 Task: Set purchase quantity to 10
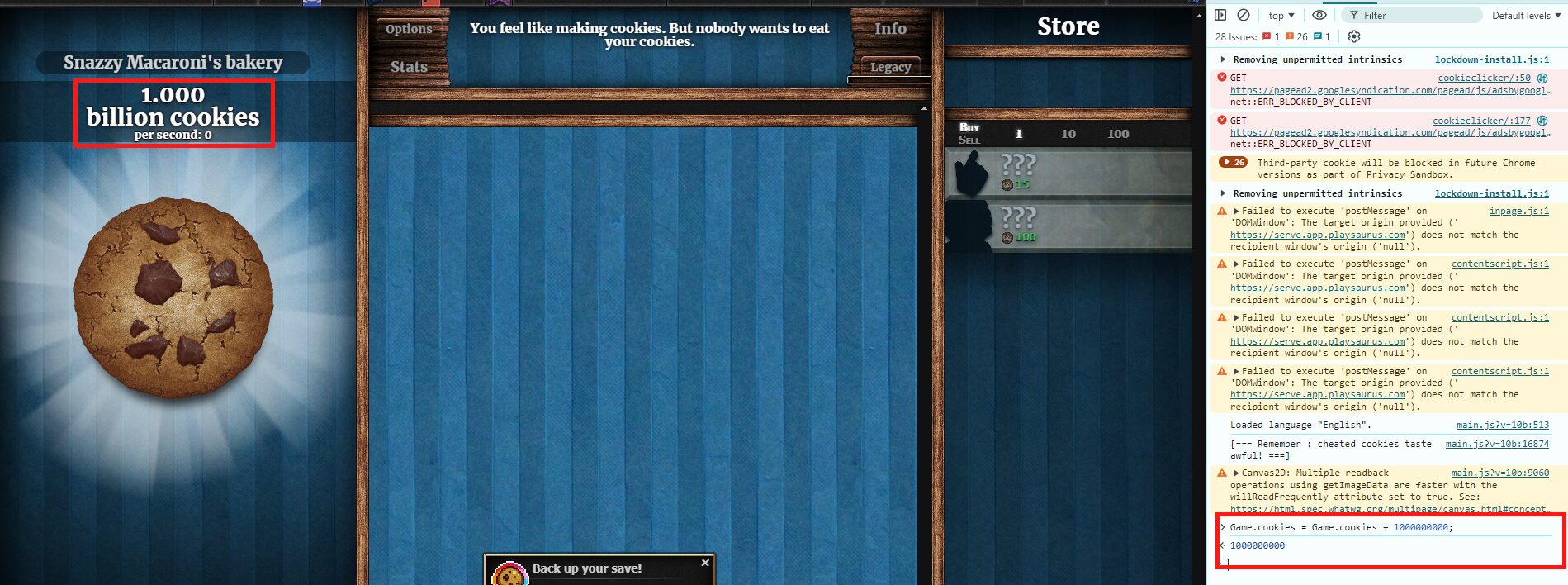coord(1068,134)
